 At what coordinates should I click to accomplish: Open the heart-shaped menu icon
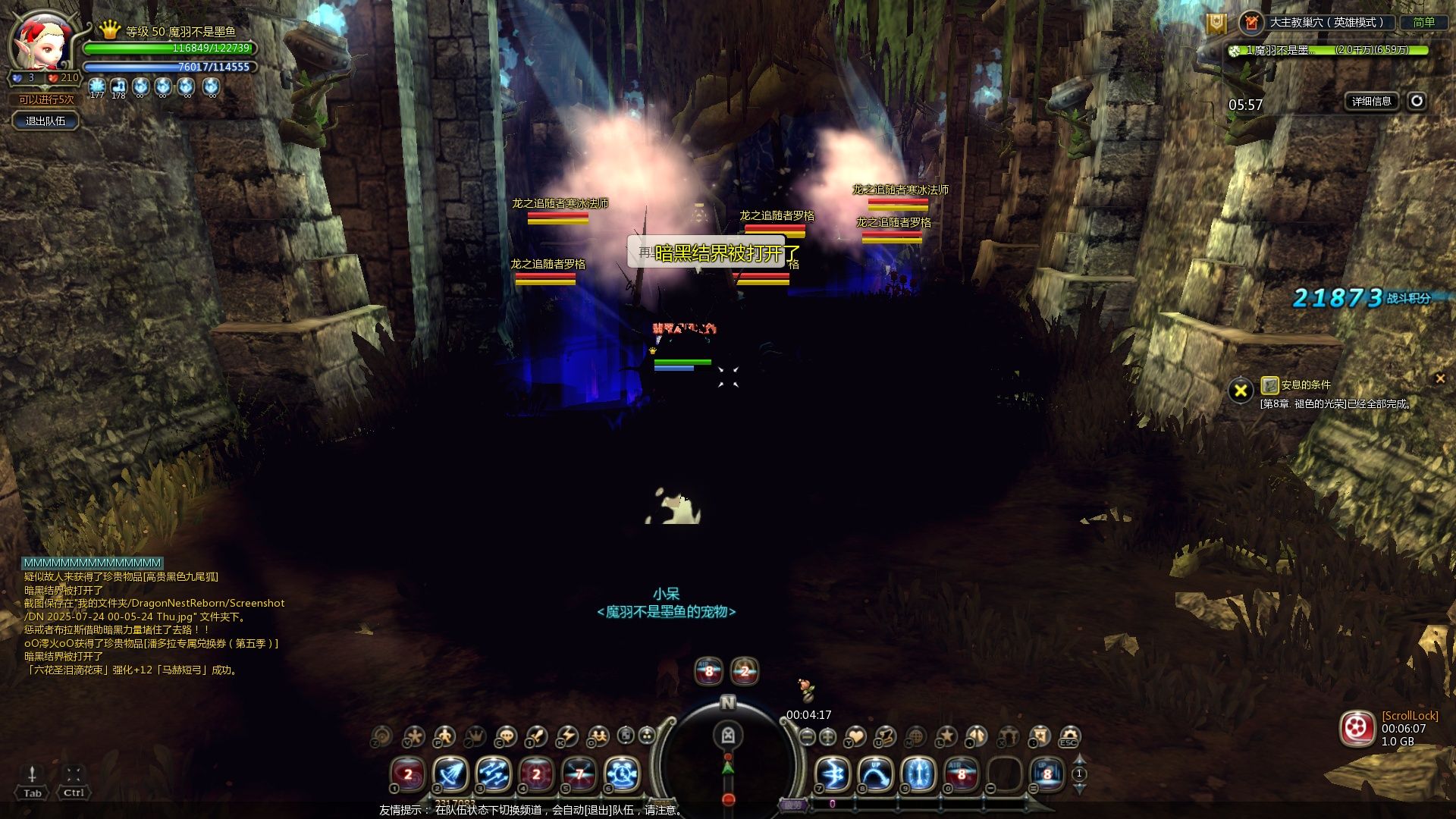click(855, 736)
